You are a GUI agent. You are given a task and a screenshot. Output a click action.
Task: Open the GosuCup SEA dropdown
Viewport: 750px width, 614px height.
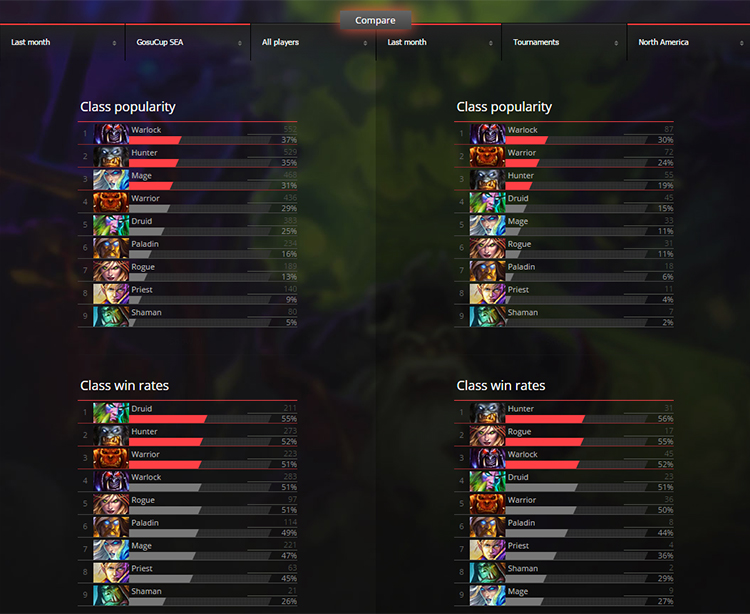tap(188, 43)
